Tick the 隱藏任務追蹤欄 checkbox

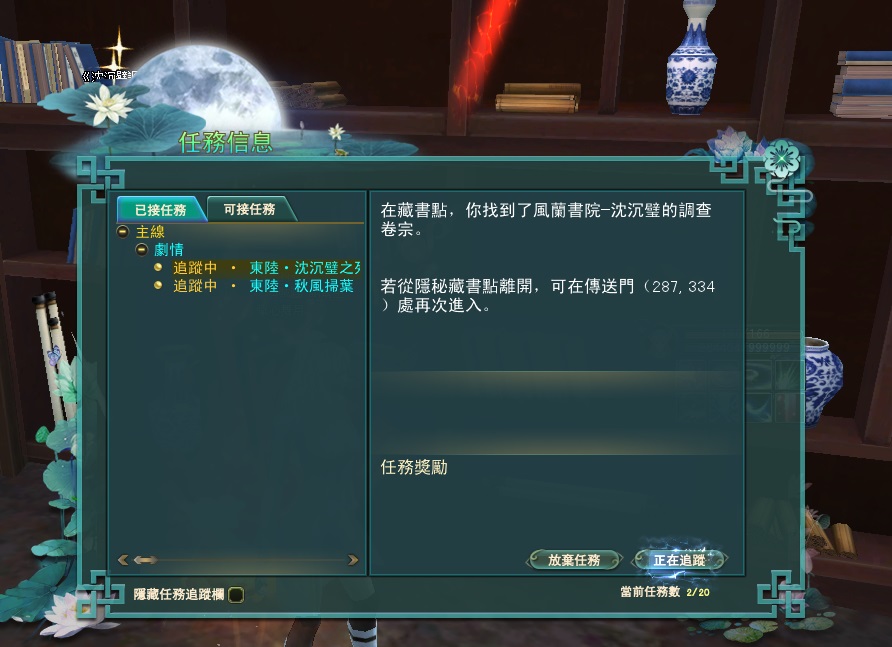(x=236, y=594)
